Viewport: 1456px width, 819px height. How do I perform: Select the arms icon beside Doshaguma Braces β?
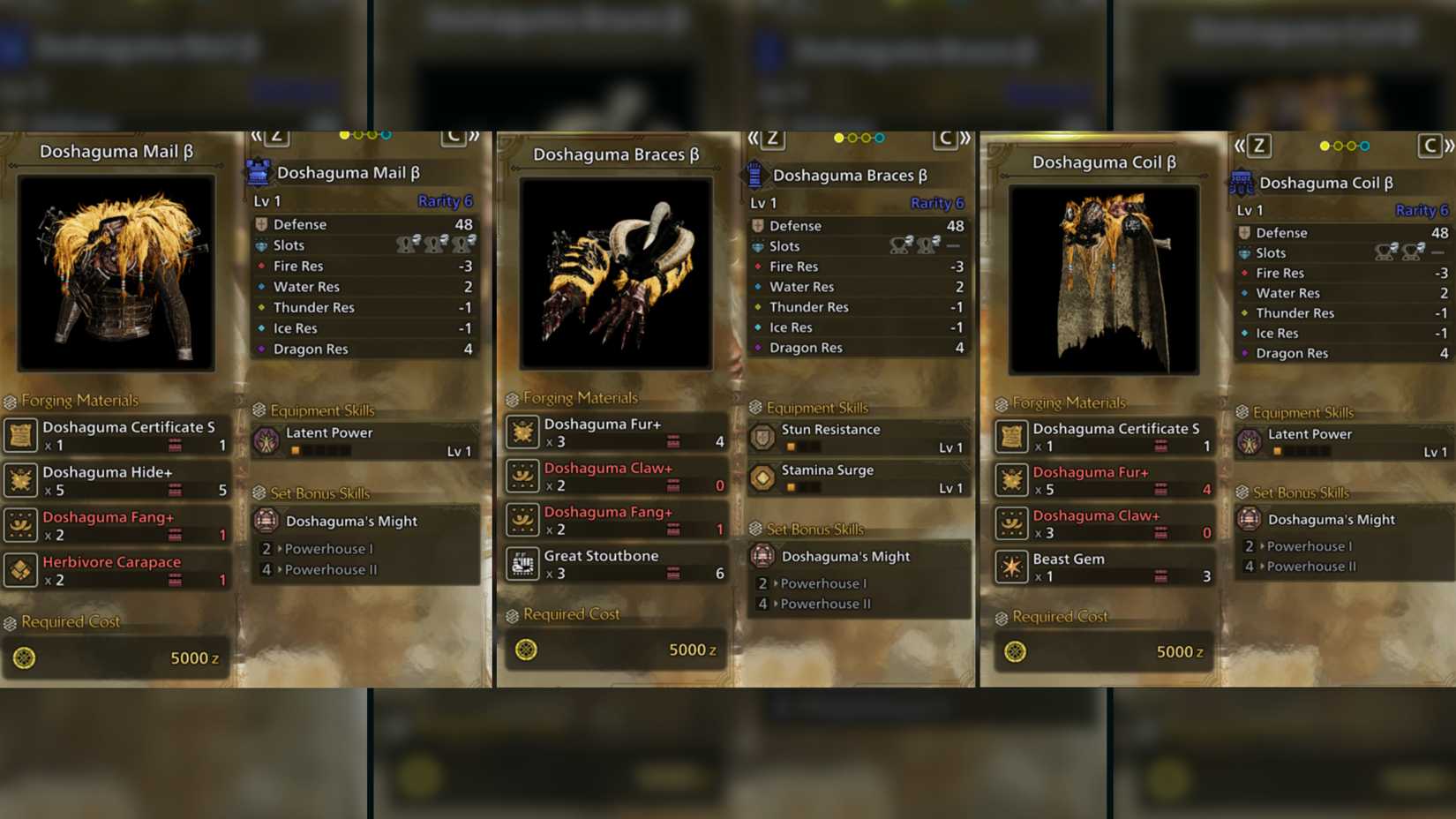(754, 175)
